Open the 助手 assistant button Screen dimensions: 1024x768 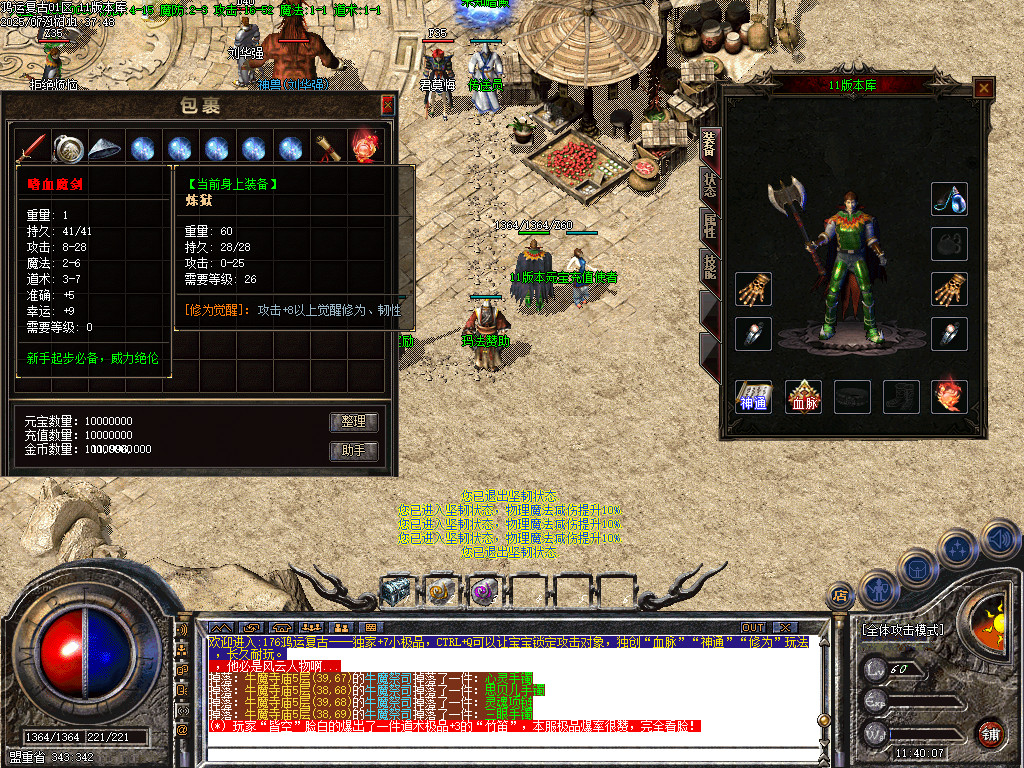(354, 451)
